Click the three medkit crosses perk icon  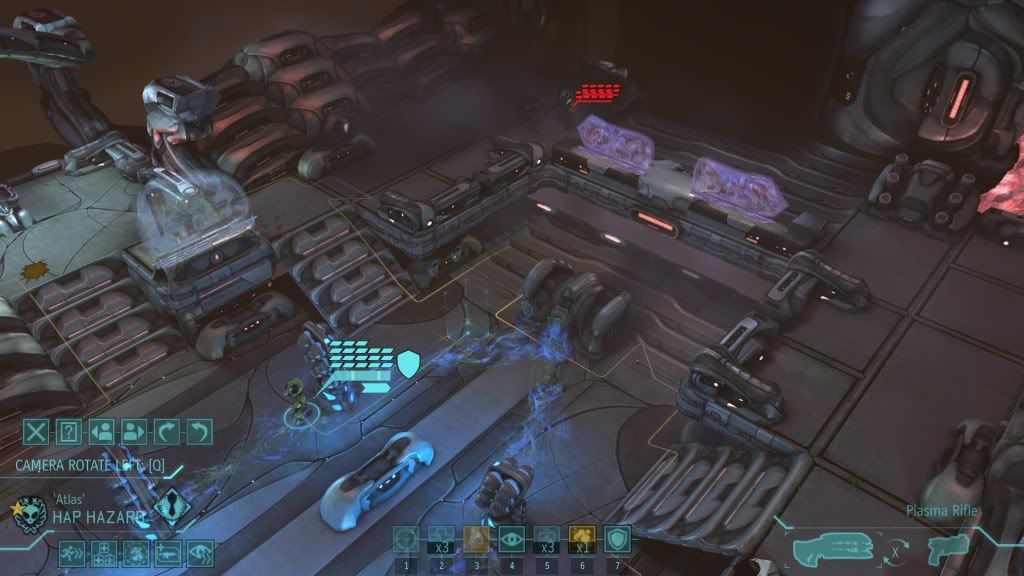tap(105, 552)
